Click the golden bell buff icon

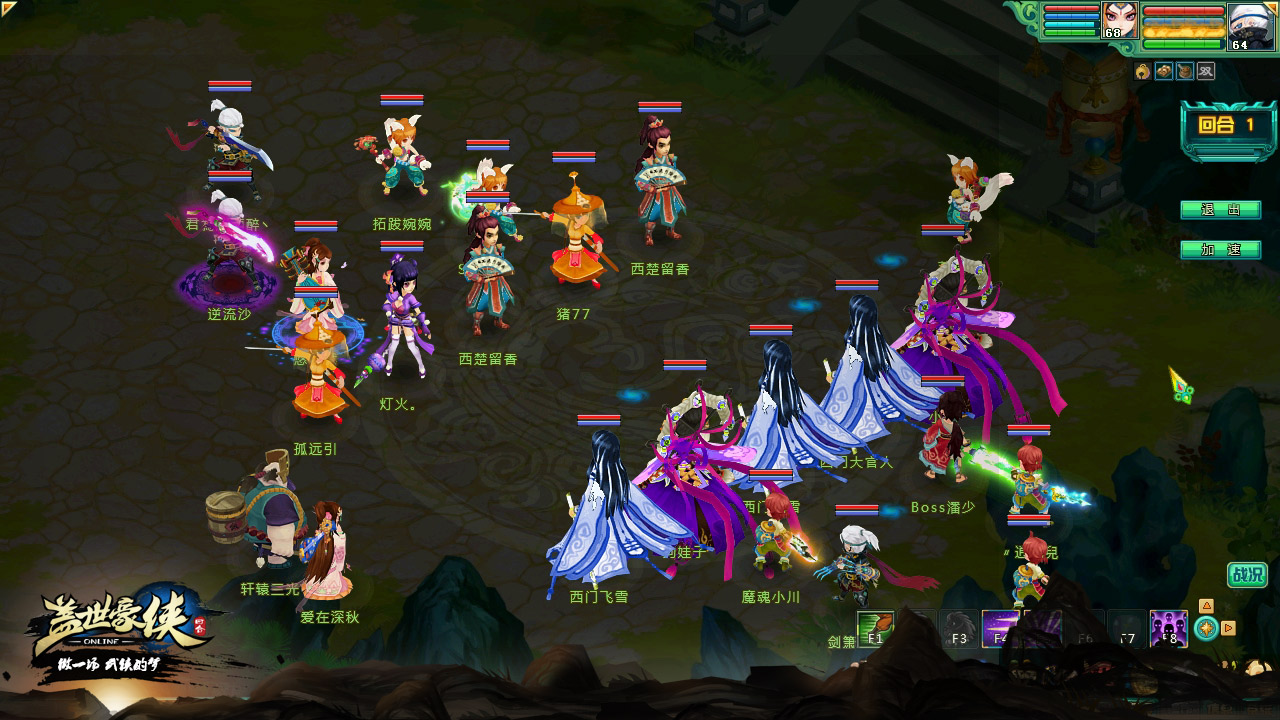tap(1142, 71)
